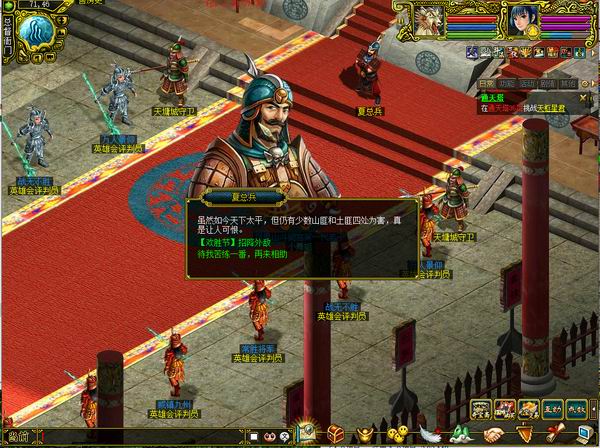Switch to the 剧情 tracker tab
Screen dimensions: 600x448
(x=548, y=84)
